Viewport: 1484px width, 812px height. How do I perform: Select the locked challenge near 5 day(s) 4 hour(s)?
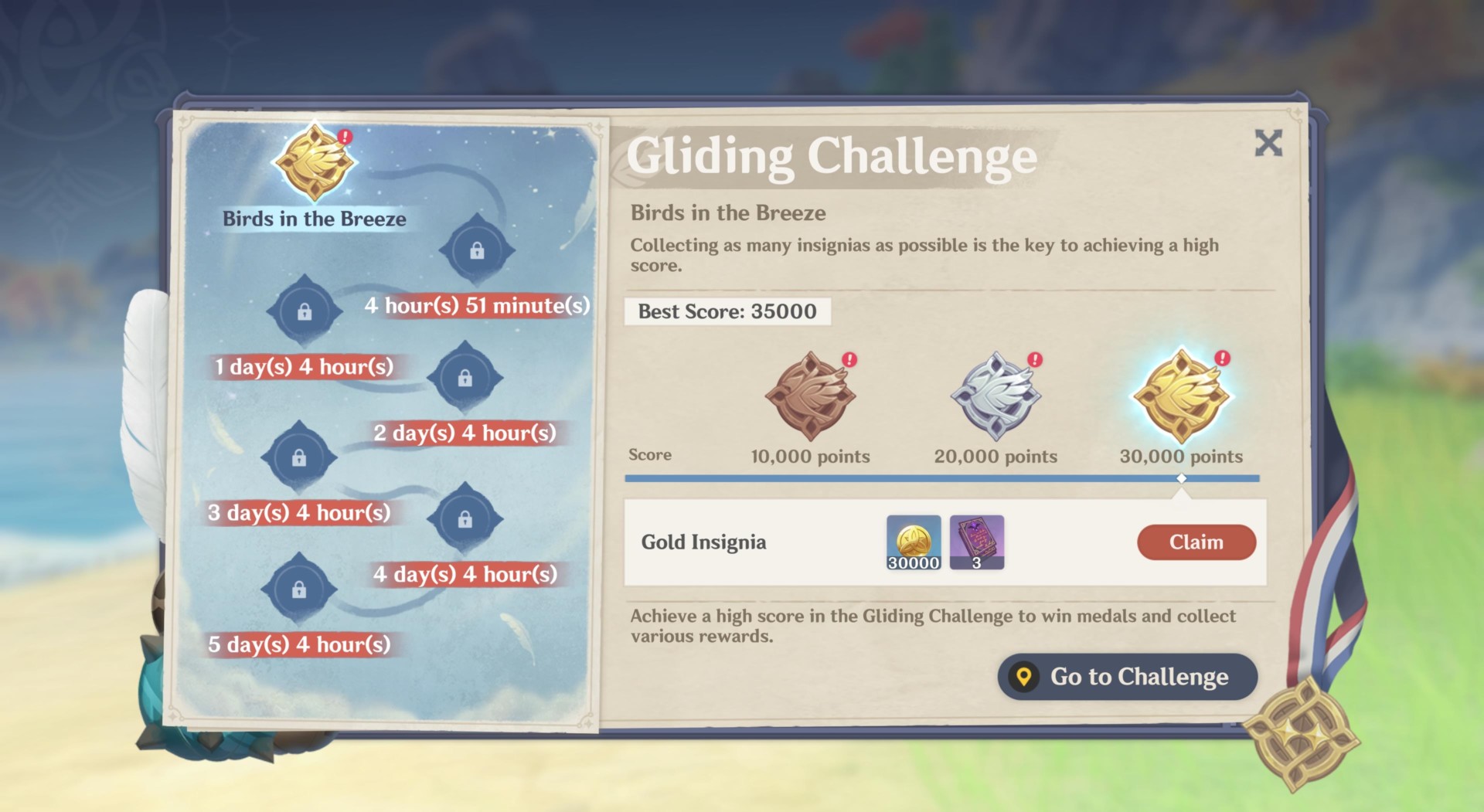[300, 589]
